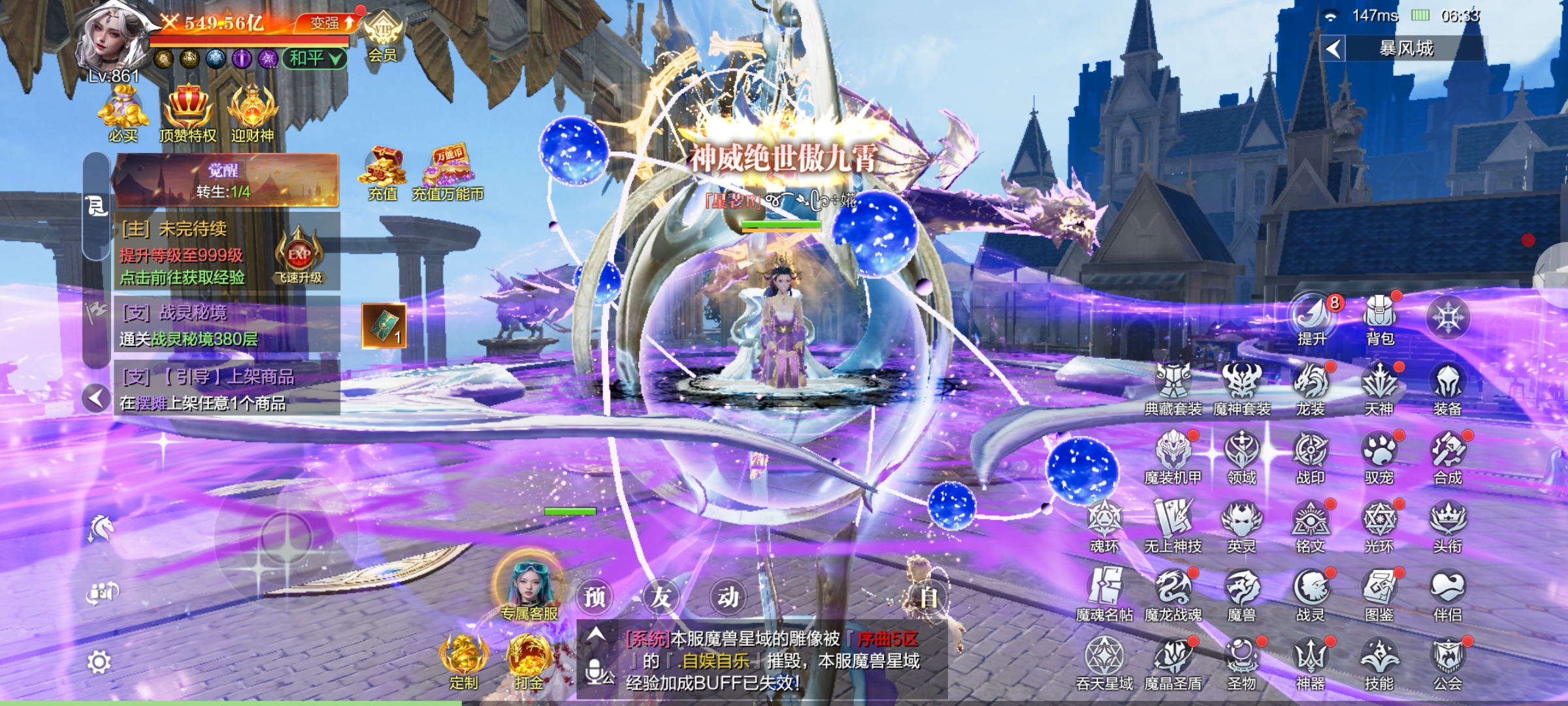This screenshot has width=1568, height=706.
Task: Open the settings gear
Action: [x=99, y=662]
